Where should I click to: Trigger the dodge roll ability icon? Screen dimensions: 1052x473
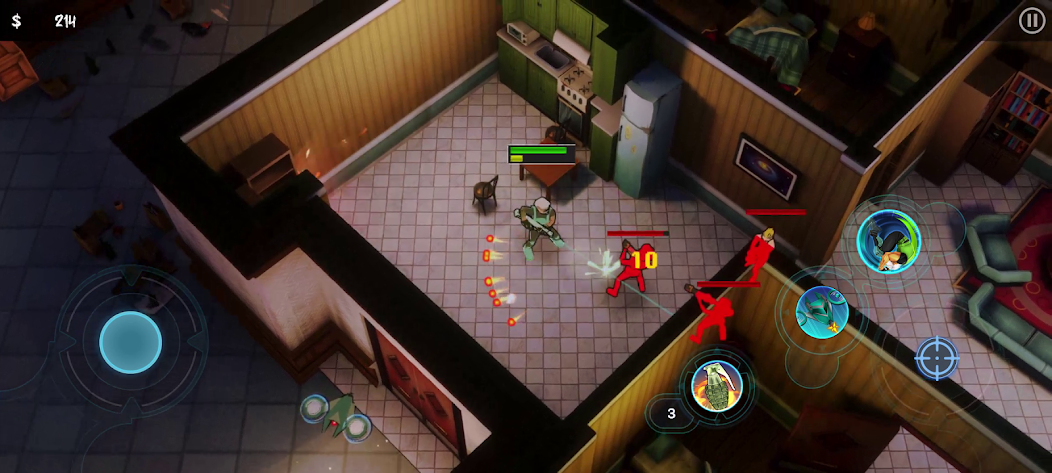(x=888, y=241)
